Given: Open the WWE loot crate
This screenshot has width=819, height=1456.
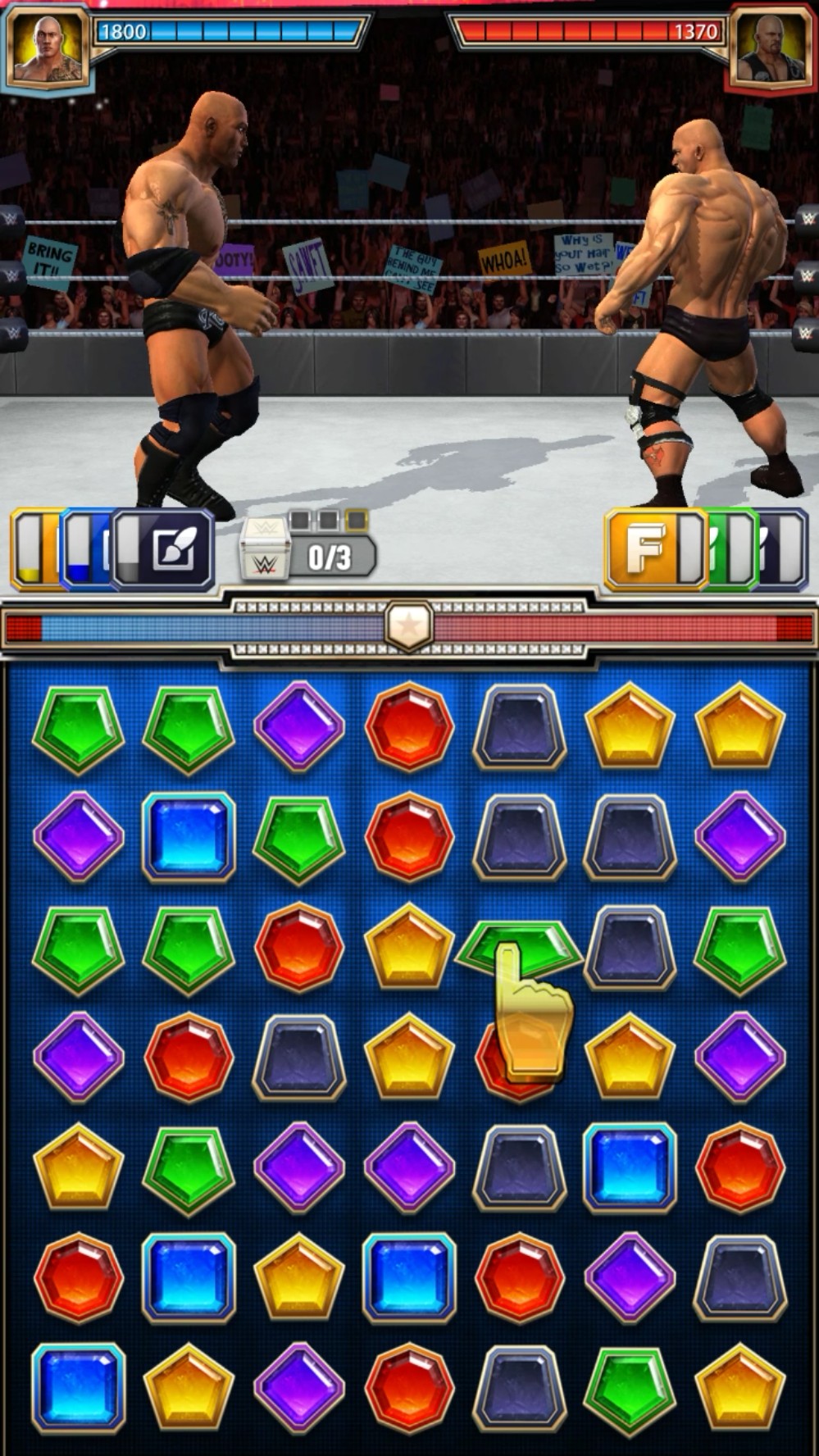Looking at the screenshot, I should [265, 551].
